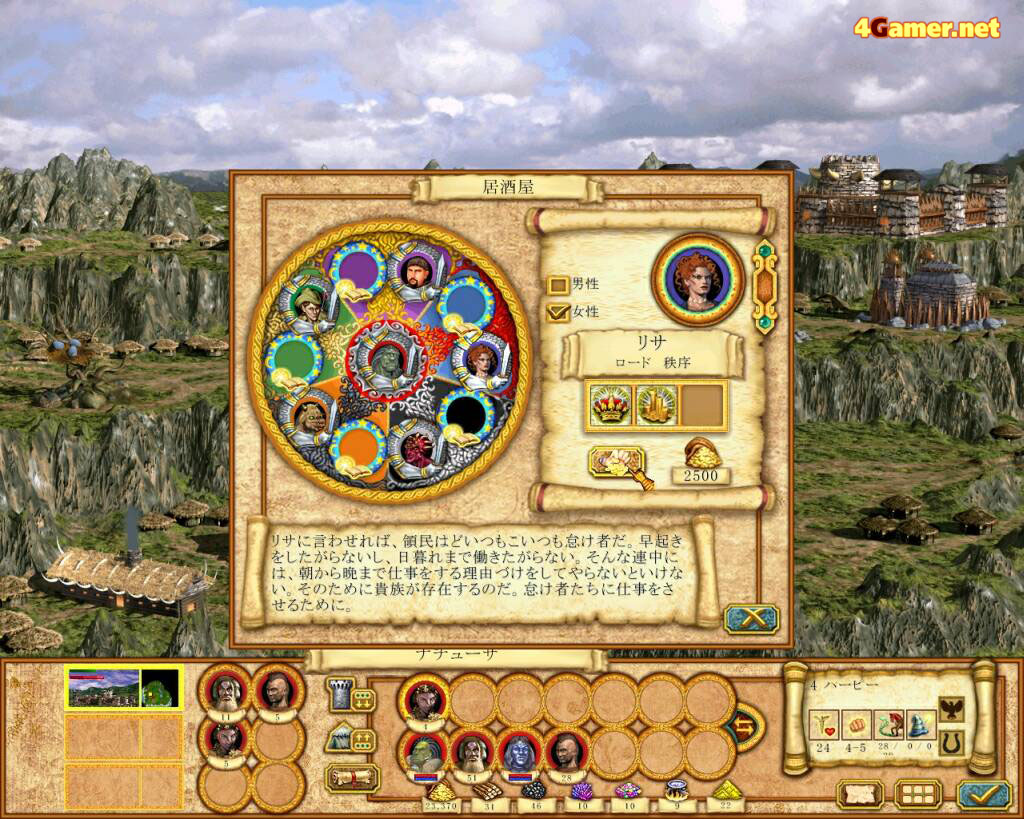Select the red demon class portrait

(x=418, y=448)
